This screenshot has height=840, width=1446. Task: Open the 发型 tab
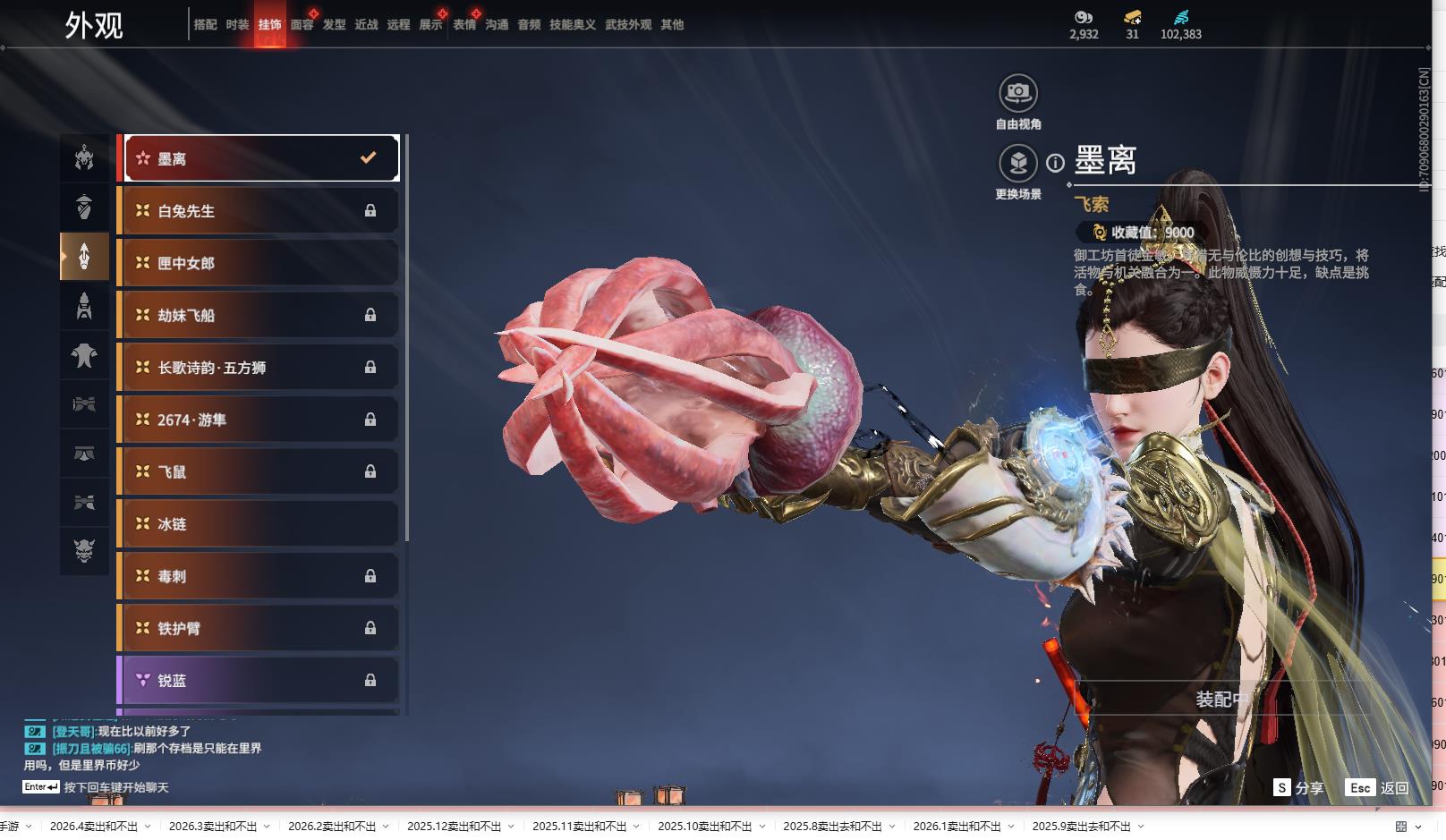point(334,25)
